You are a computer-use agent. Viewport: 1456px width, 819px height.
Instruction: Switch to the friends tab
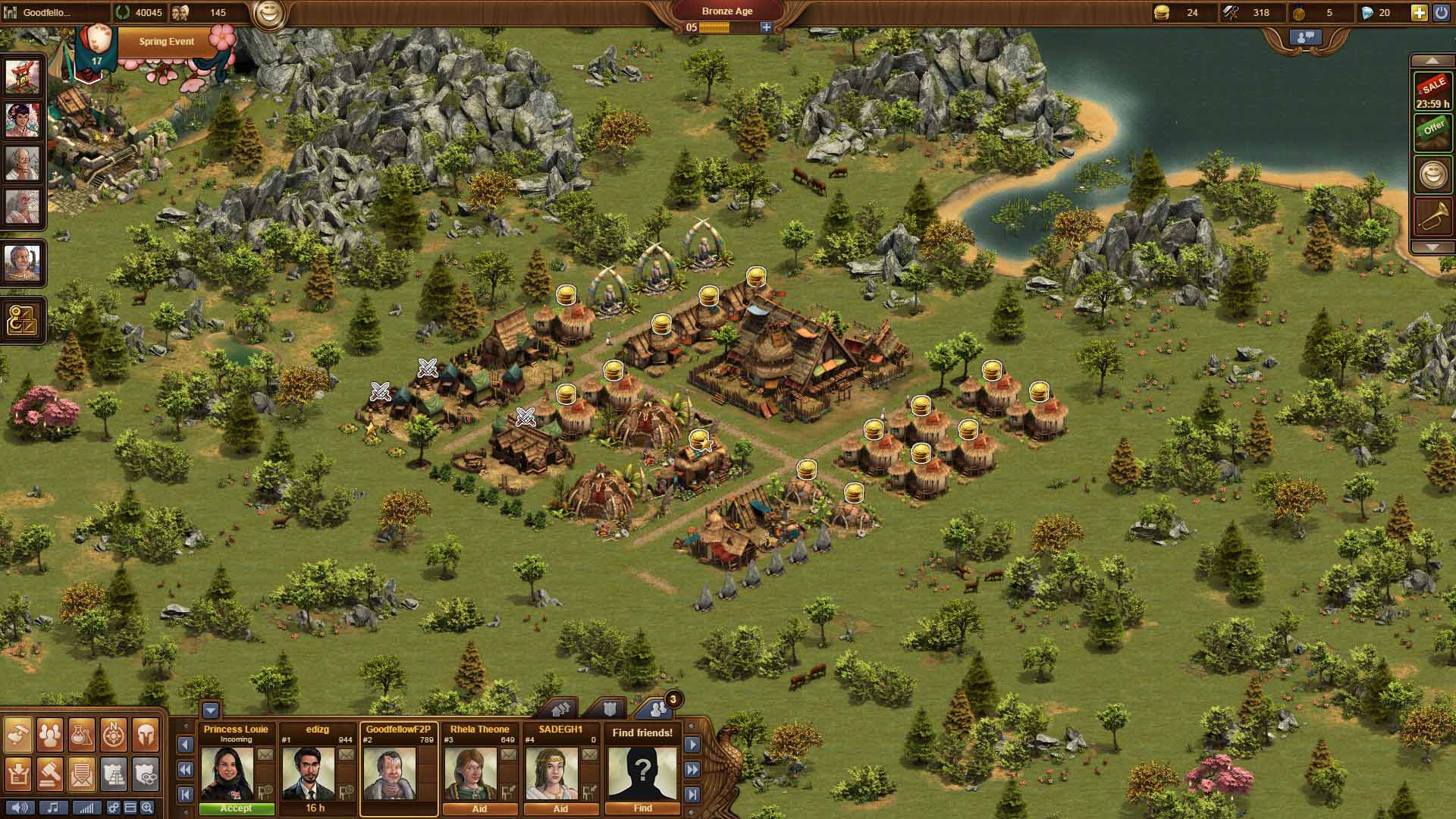[x=656, y=709]
